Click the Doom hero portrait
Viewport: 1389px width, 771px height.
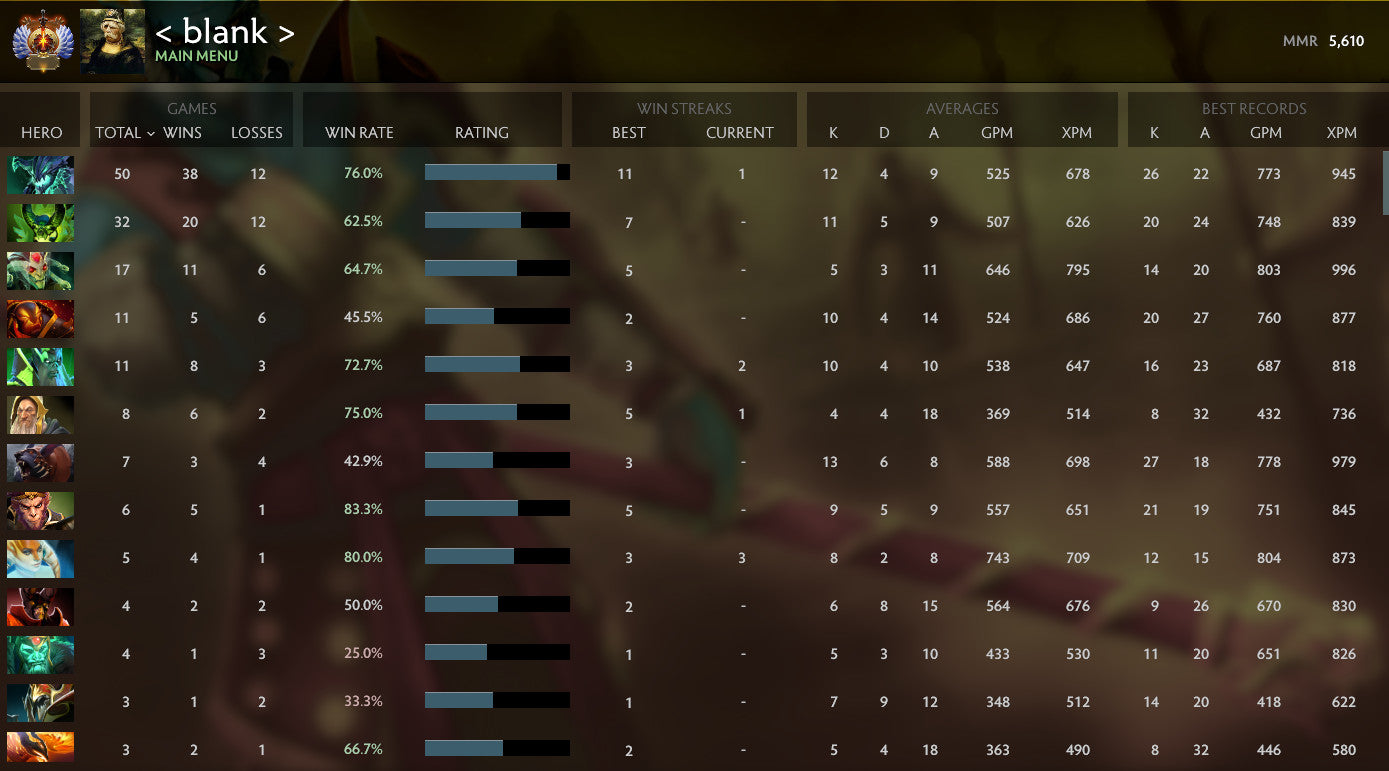point(40,318)
